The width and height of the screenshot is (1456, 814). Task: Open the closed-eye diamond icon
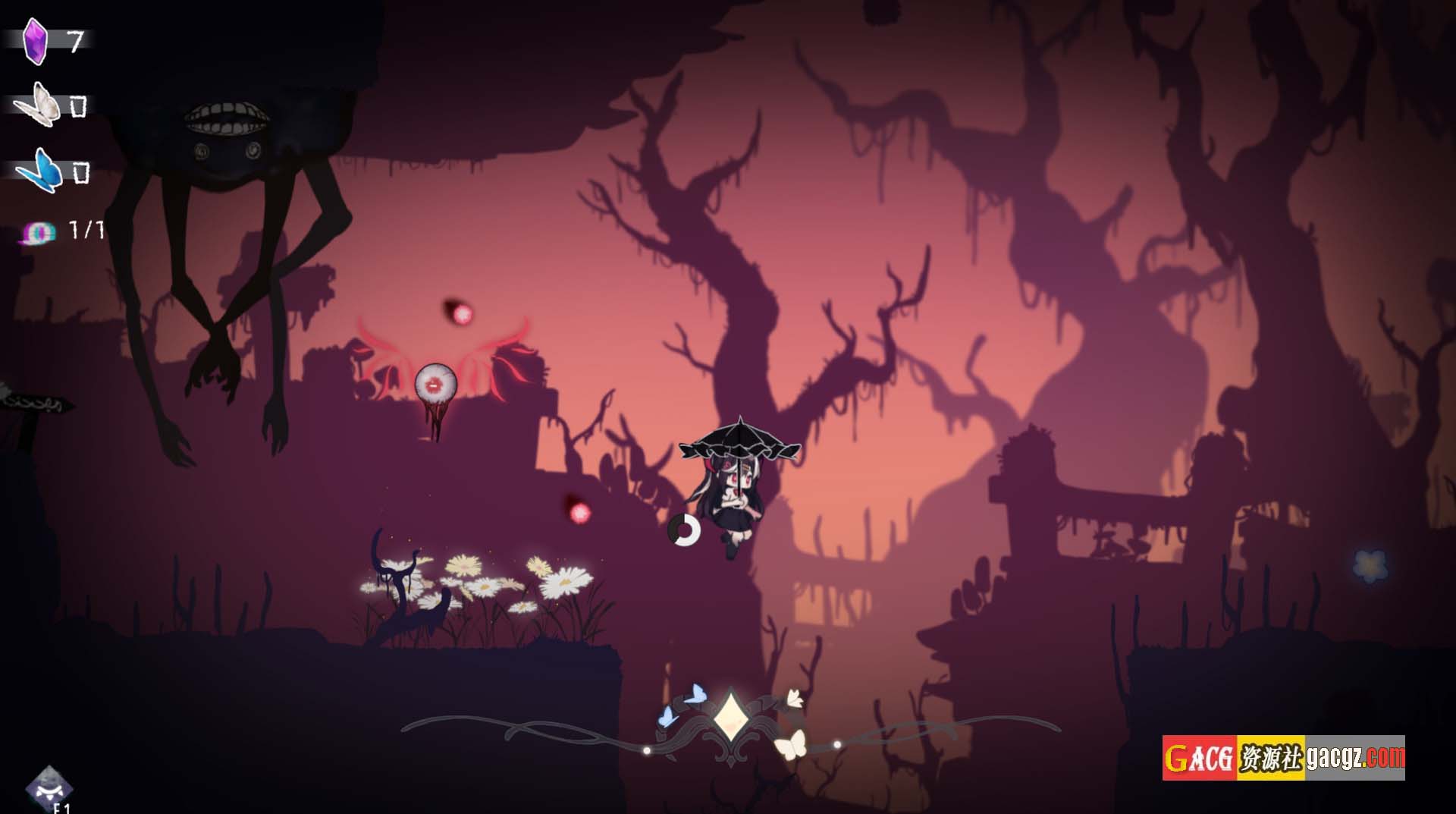pyautogui.click(x=49, y=788)
